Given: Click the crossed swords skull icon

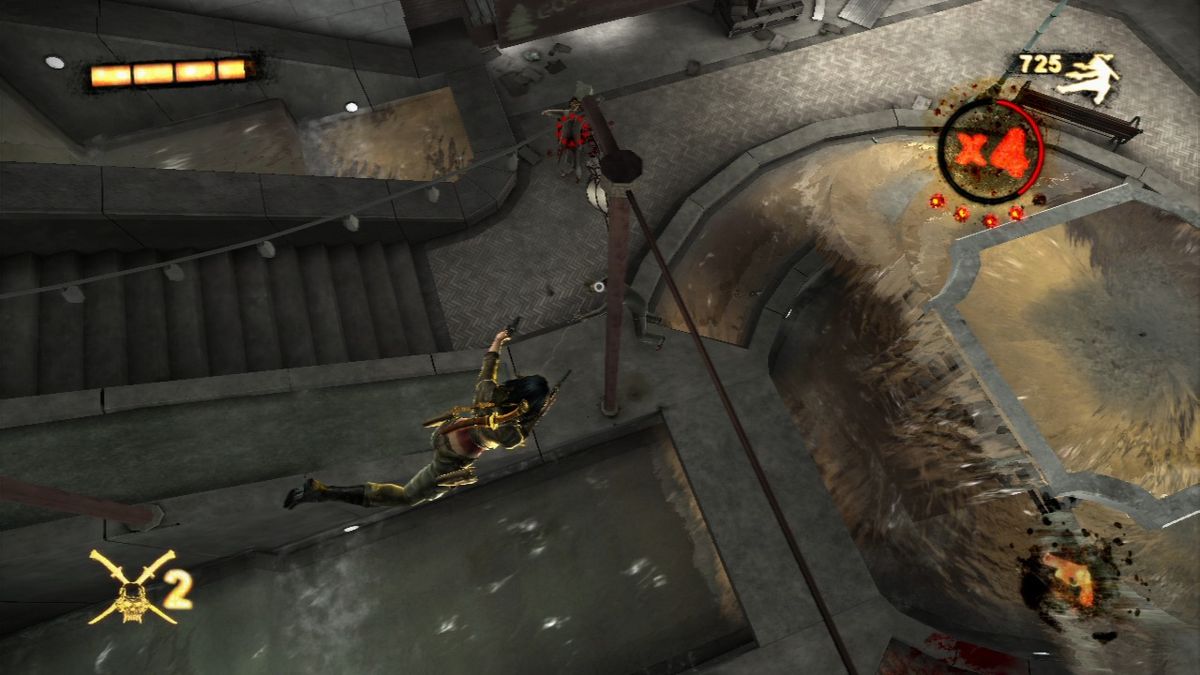Looking at the screenshot, I should click(x=132, y=587).
